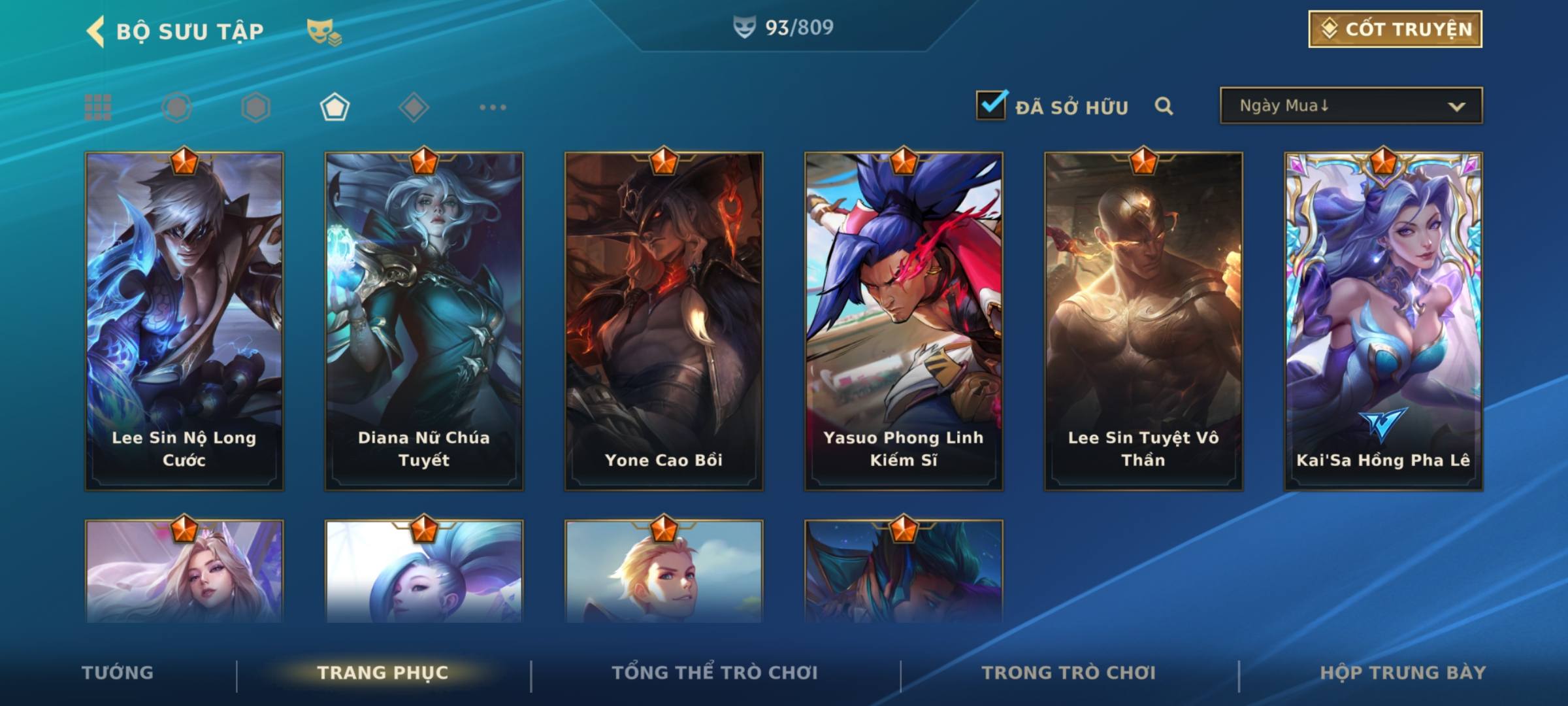Expand the Ngày Mua sort dropdown
Viewport: 1568px width, 706px height.
[1350, 106]
